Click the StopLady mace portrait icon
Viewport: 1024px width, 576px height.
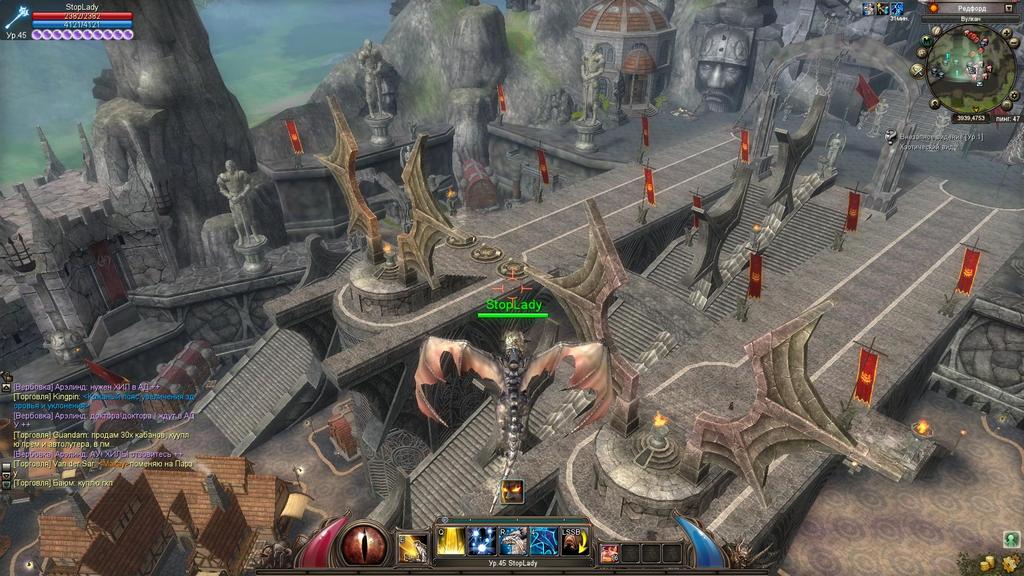pyautogui.click(x=15, y=18)
